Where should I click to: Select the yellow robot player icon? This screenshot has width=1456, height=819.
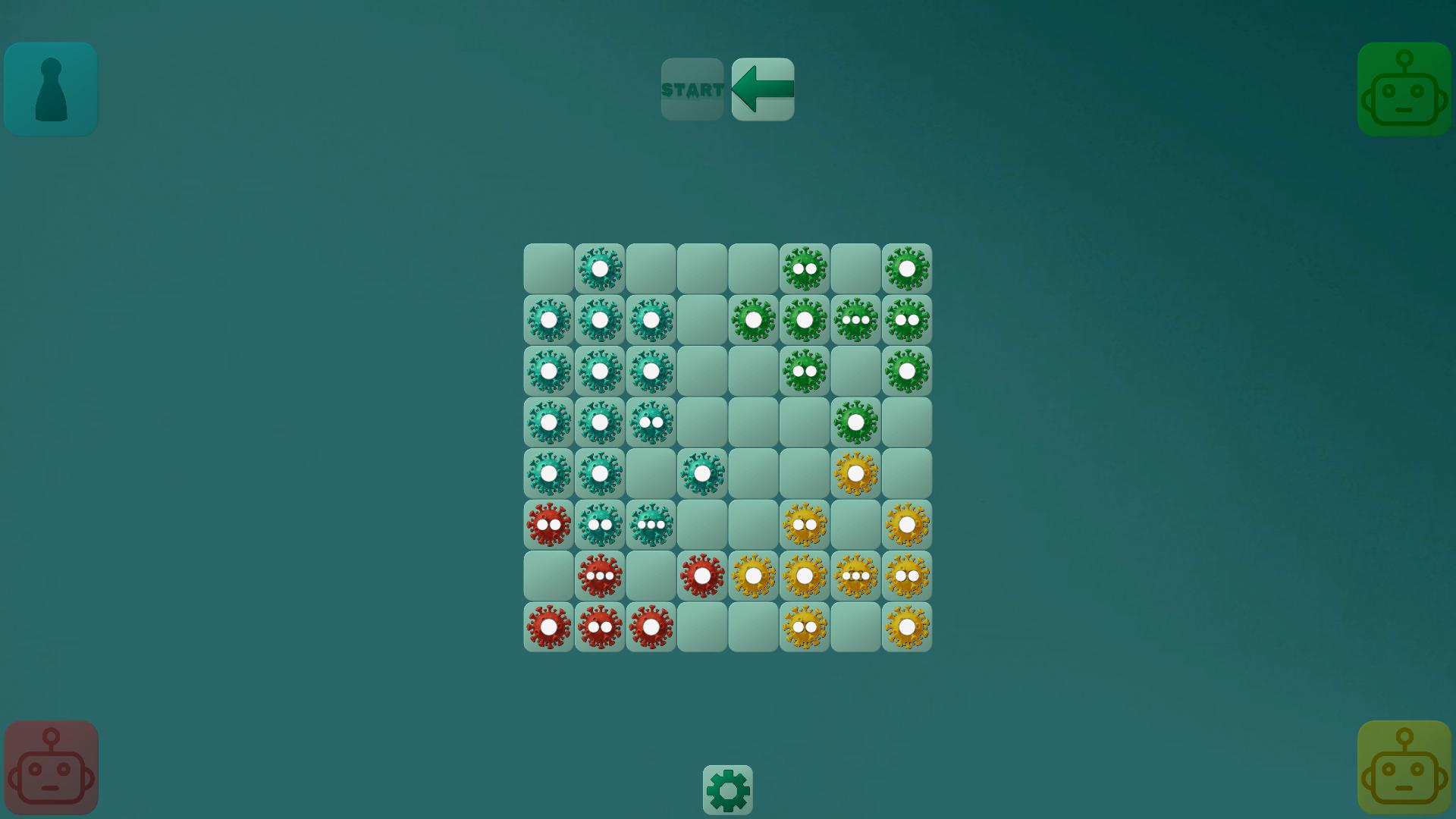[x=1404, y=767]
